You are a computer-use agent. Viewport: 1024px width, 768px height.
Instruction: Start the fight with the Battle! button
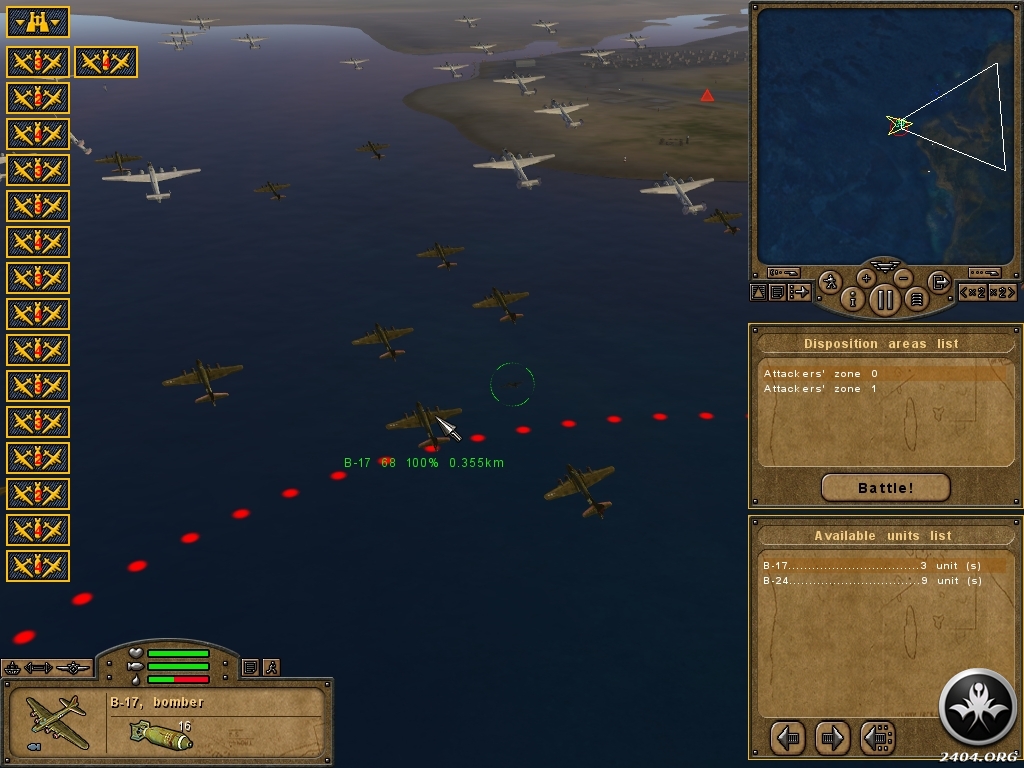coord(885,488)
